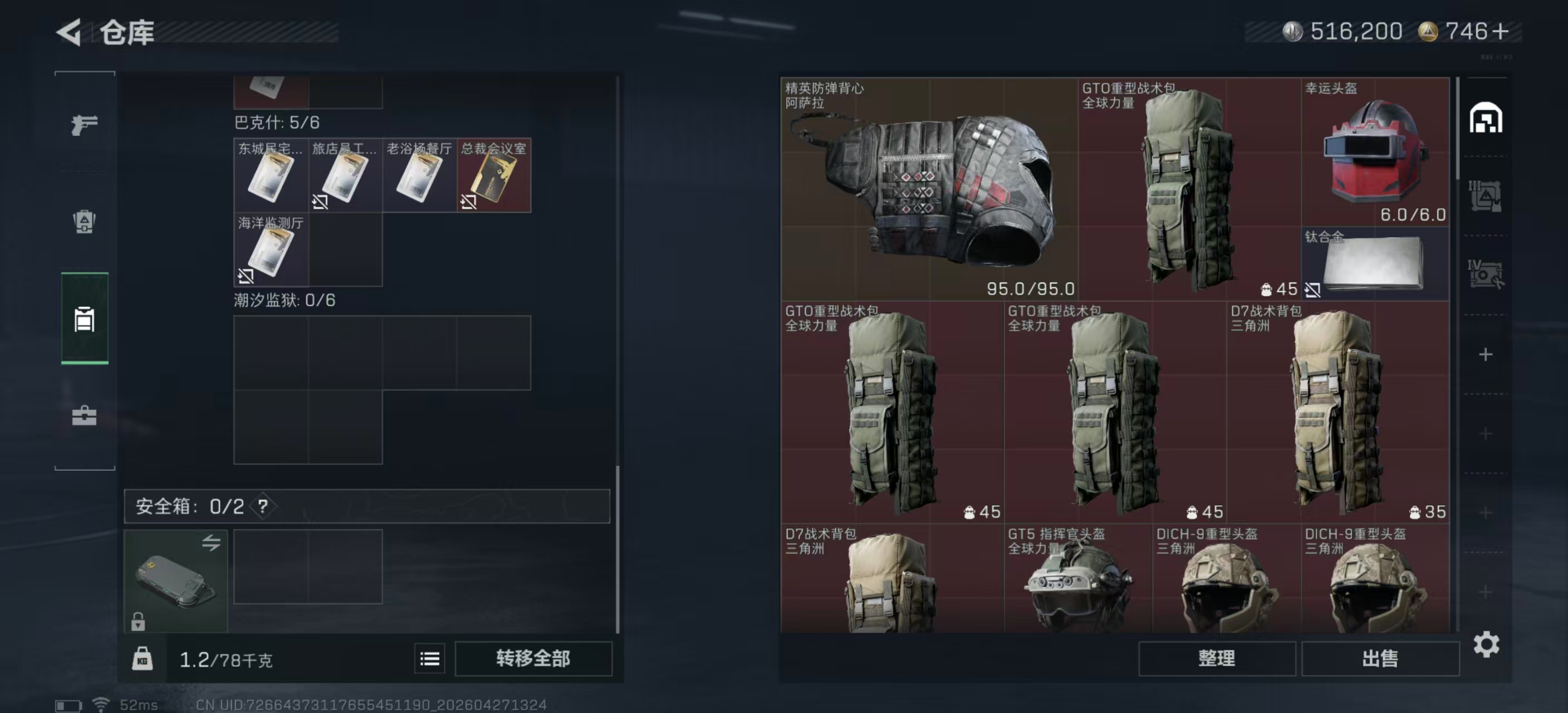Select the pistol weapons category icon
Image resolution: width=1568 pixels, height=713 pixels.
(84, 125)
